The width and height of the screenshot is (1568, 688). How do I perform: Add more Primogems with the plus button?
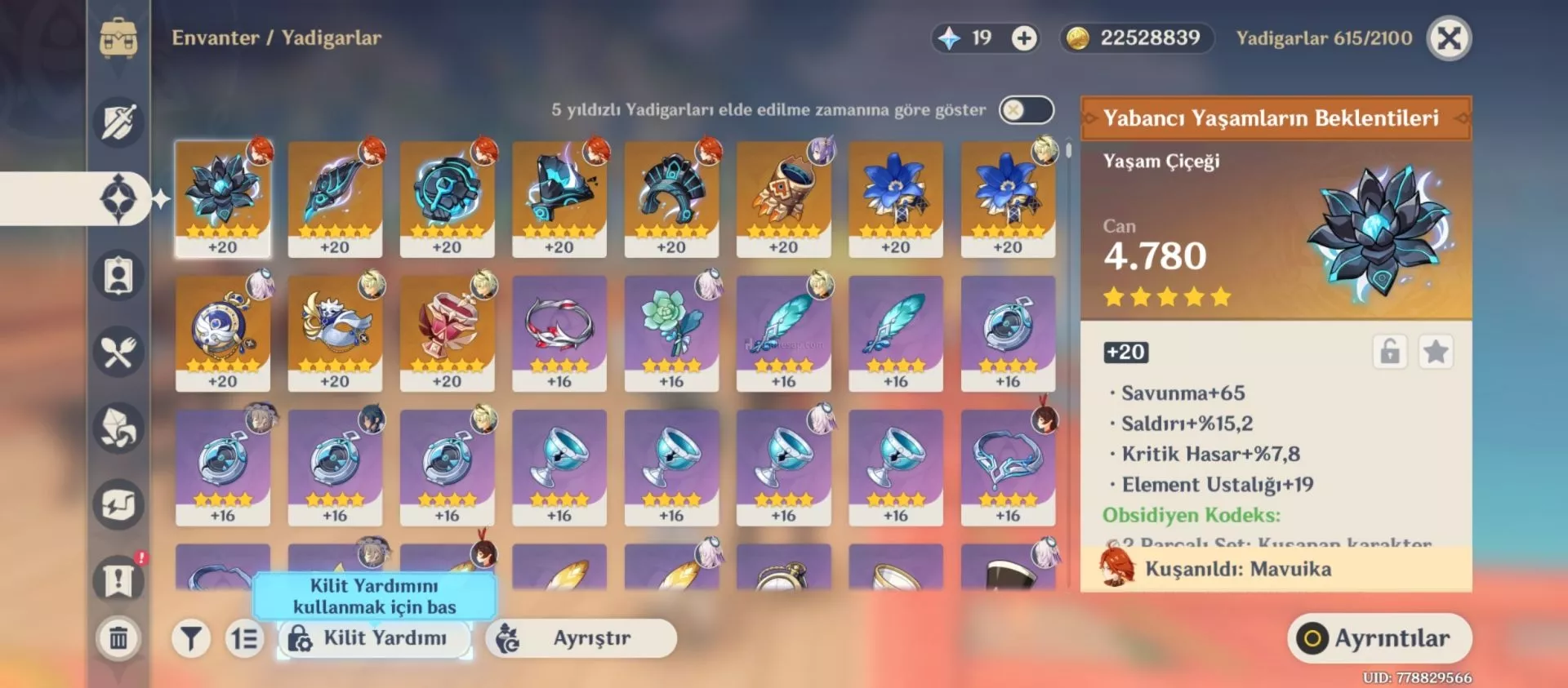pos(1024,38)
